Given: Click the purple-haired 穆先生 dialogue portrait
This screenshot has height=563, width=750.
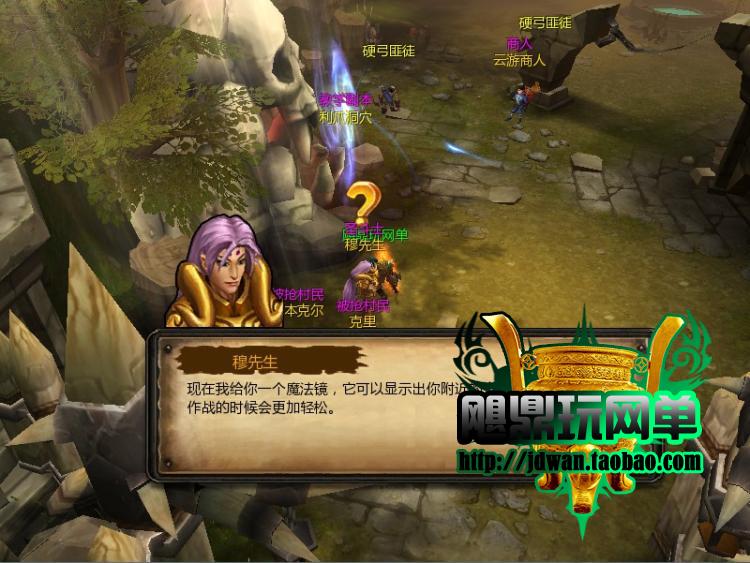Looking at the screenshot, I should pyautogui.click(x=223, y=275).
